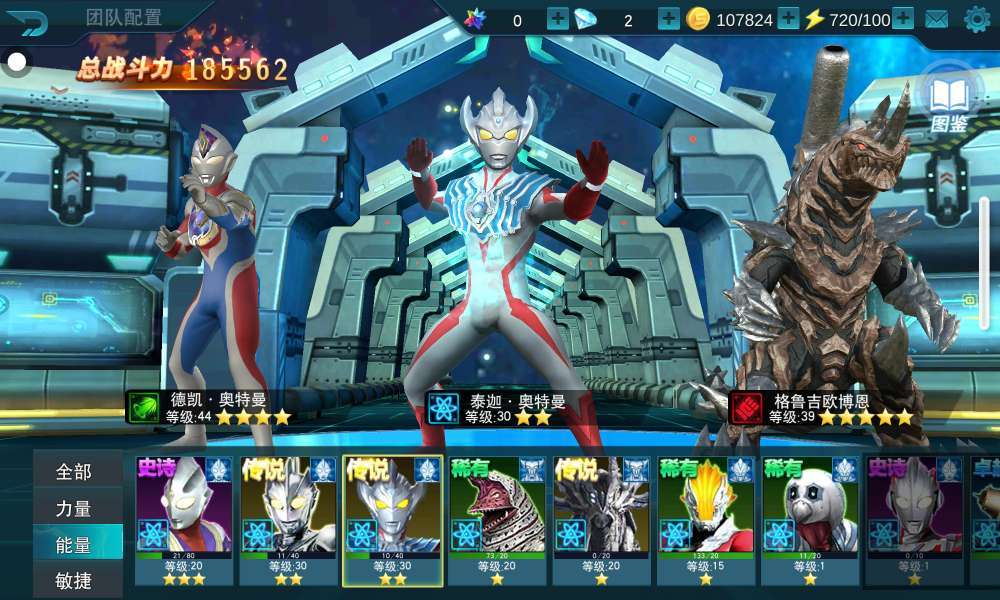Open the settings gear
This screenshot has height=600, width=1000.
point(976,19)
